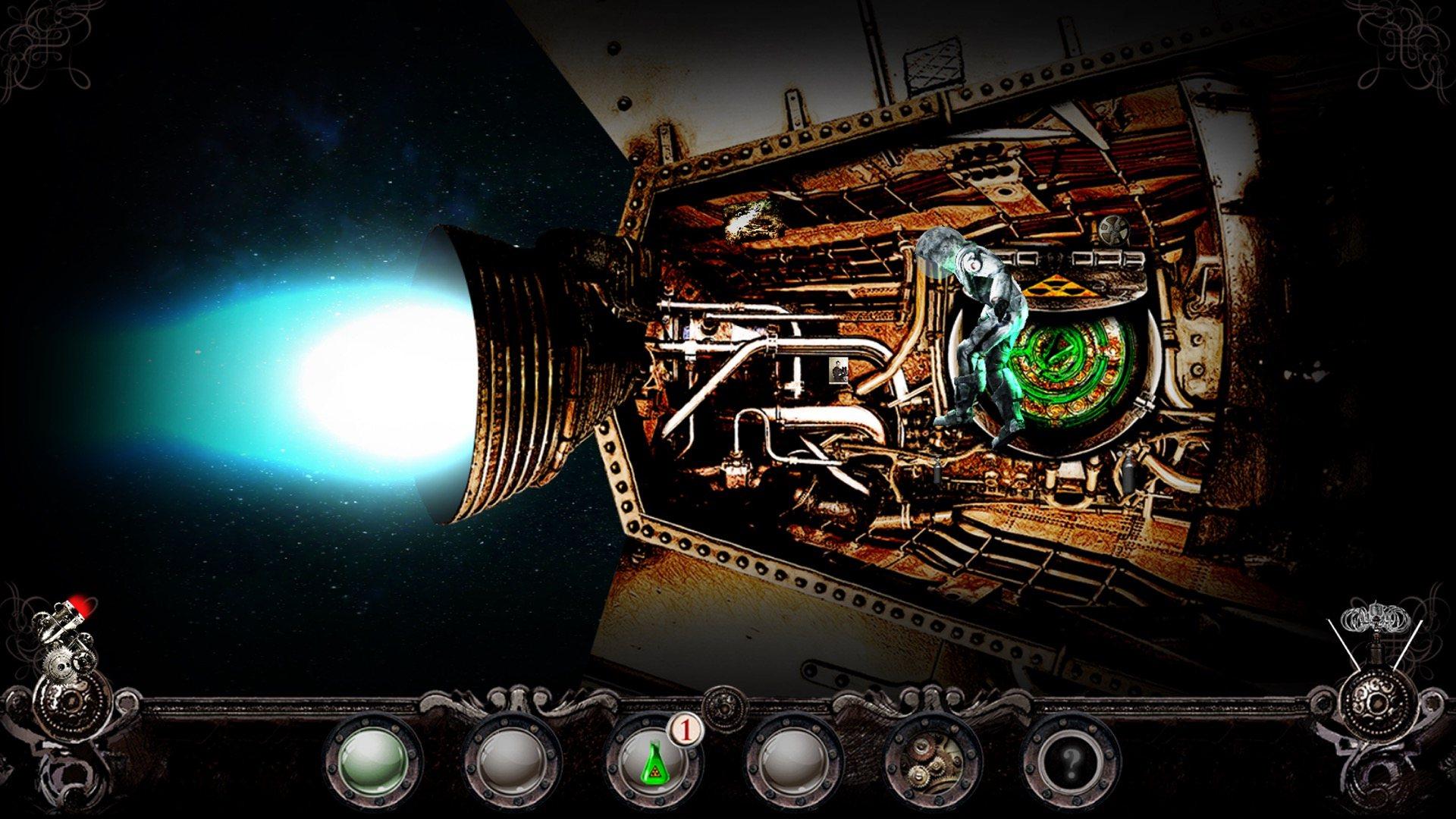Click the small photo hanging among the pipes

[x=837, y=370]
